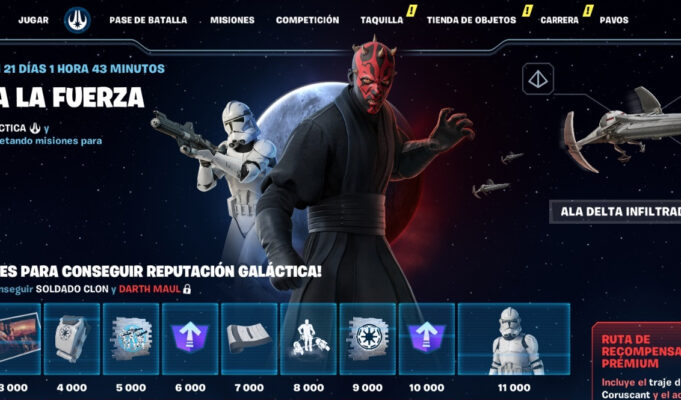Choose the 8 000 emote reward tile
Viewport: 681px width, 400px height.
pos(308,339)
